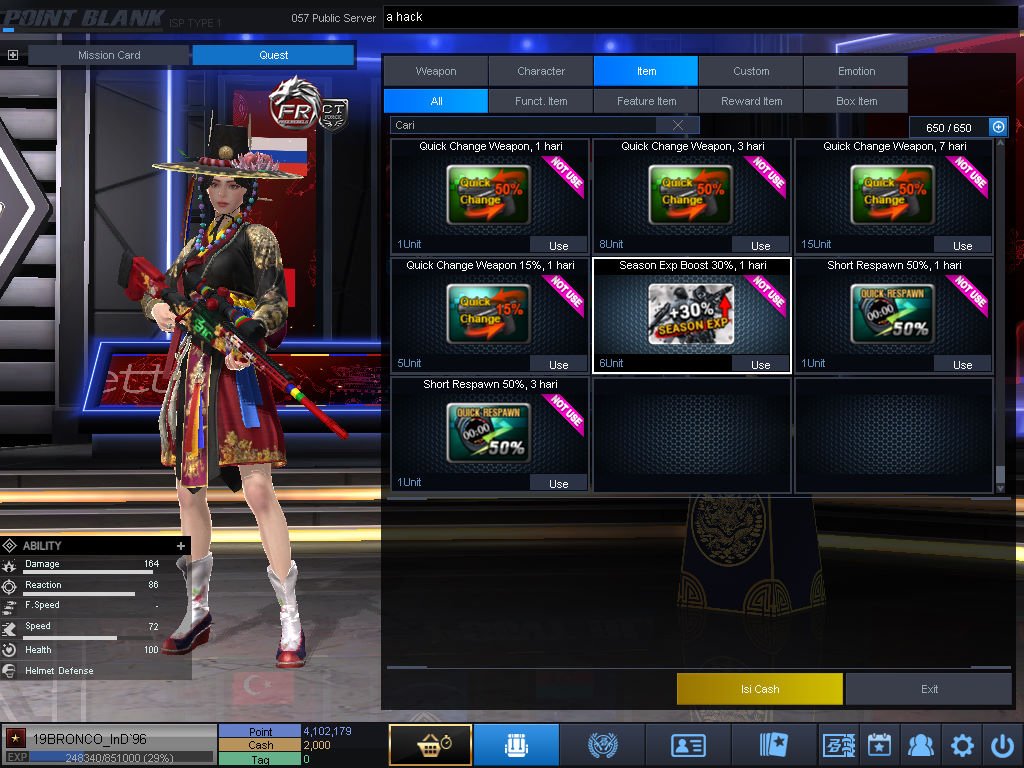1024x768 pixels.
Task: Expand the Ability panel with plus
Action: (x=181, y=546)
